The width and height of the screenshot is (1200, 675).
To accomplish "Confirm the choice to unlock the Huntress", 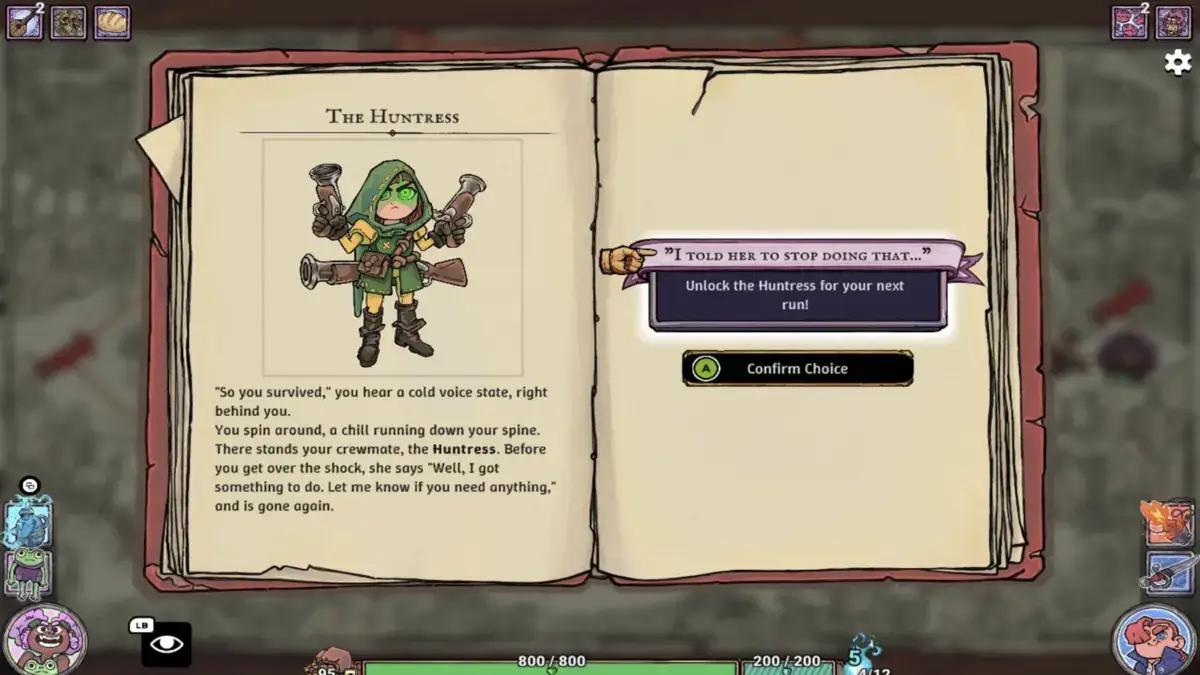I will click(797, 368).
